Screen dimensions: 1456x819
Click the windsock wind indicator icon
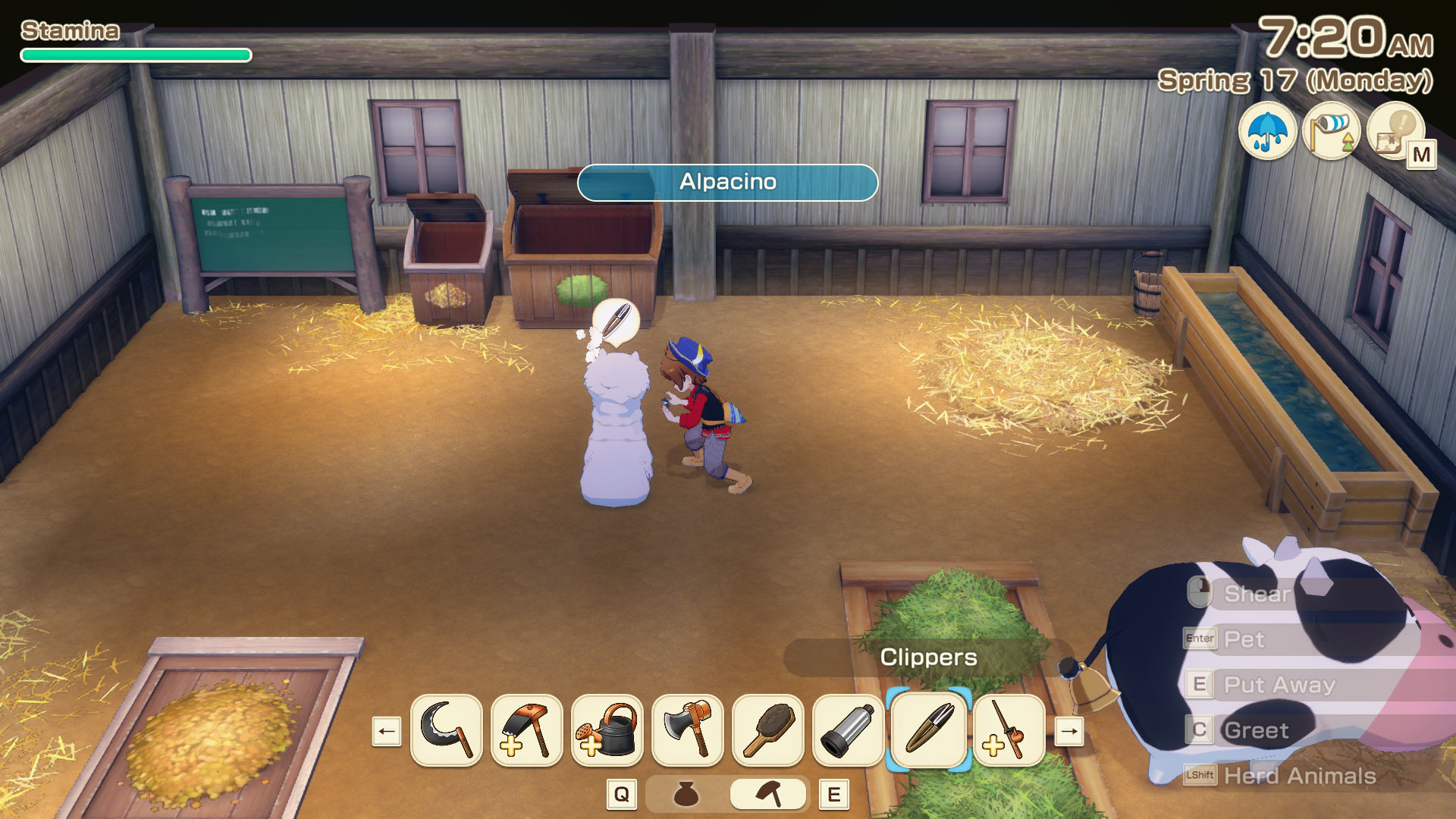tap(1331, 131)
